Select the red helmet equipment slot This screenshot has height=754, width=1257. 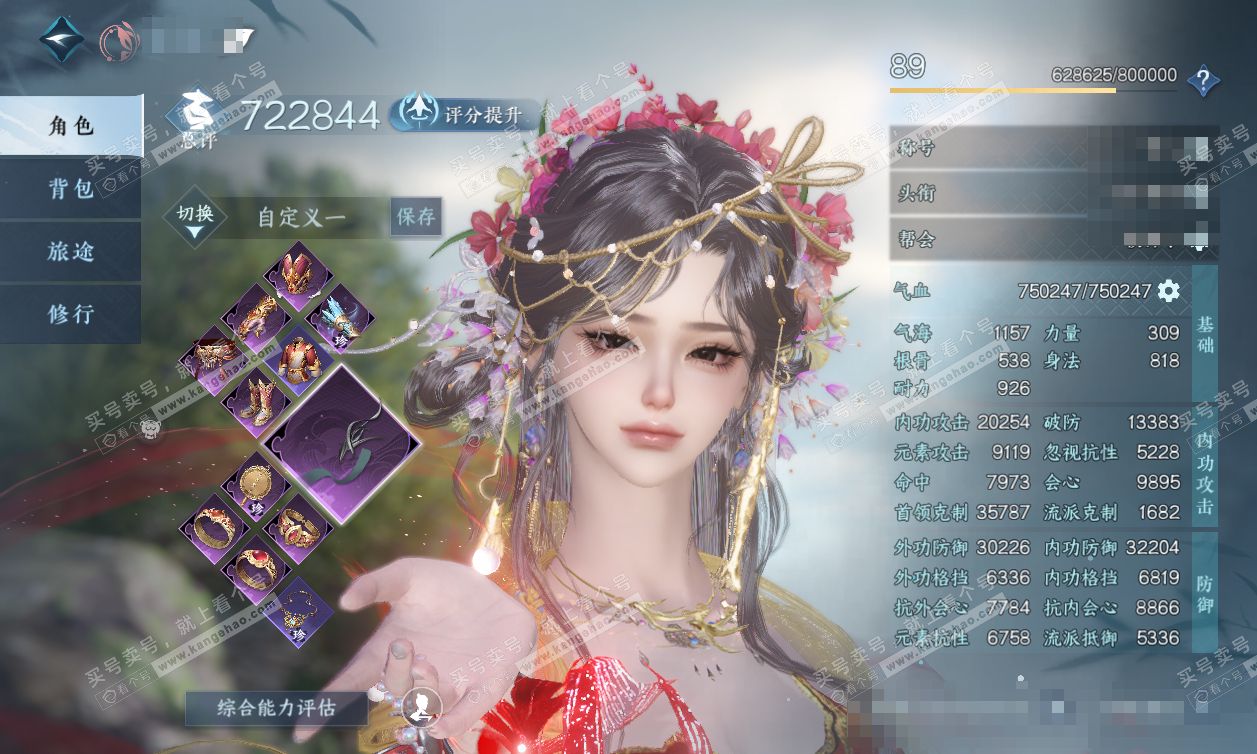pos(294,273)
